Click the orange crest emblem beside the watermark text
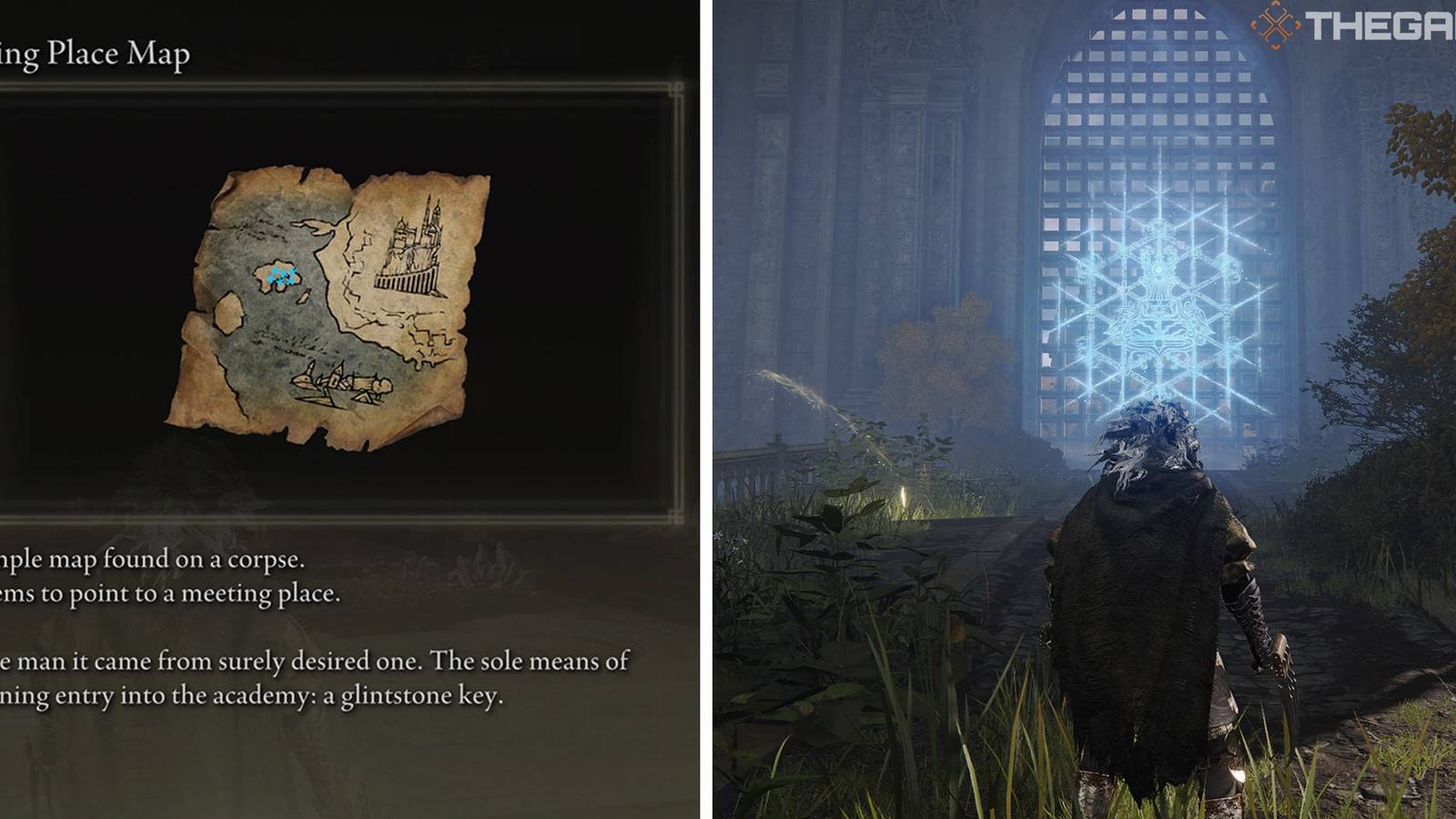 [x=1274, y=25]
